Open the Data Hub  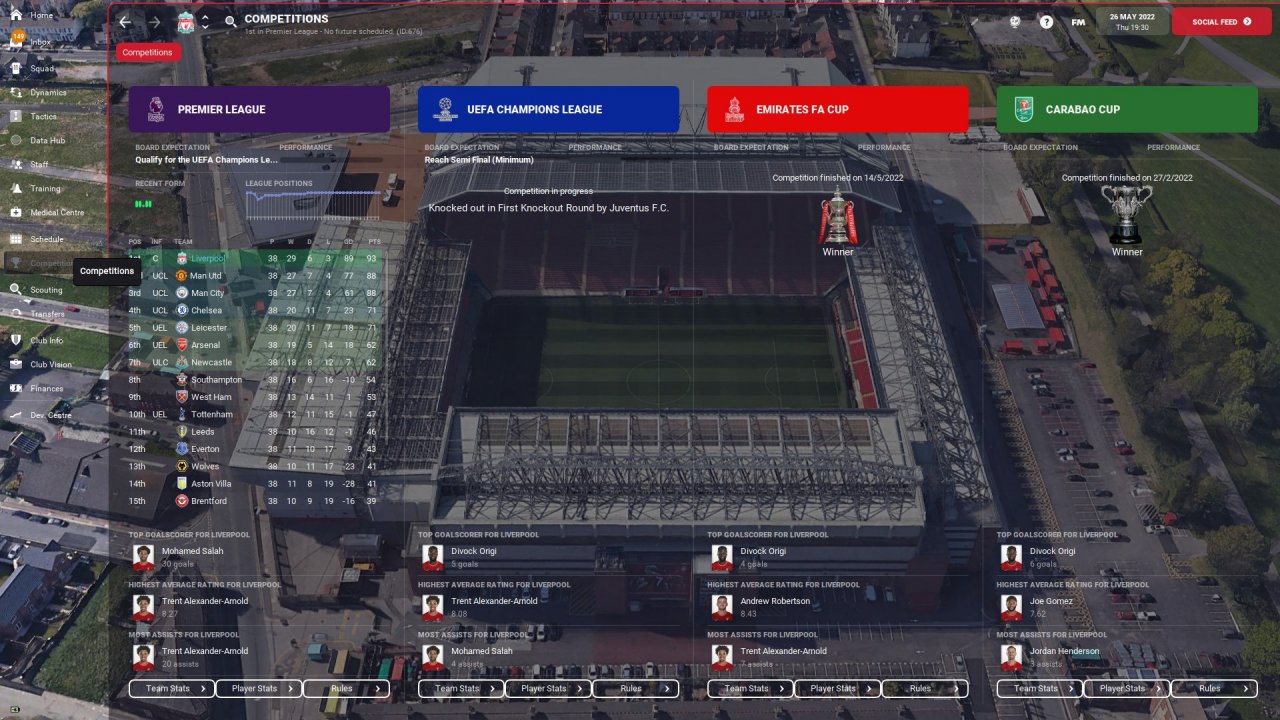[47, 141]
